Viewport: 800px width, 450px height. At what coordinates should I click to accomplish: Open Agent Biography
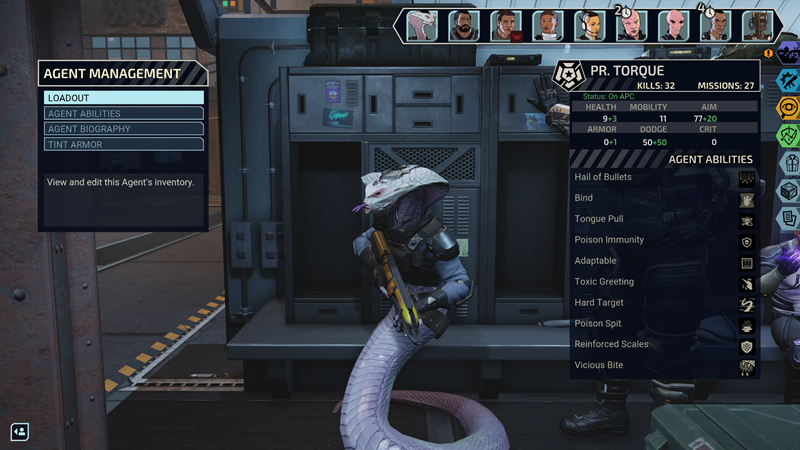coord(123,129)
